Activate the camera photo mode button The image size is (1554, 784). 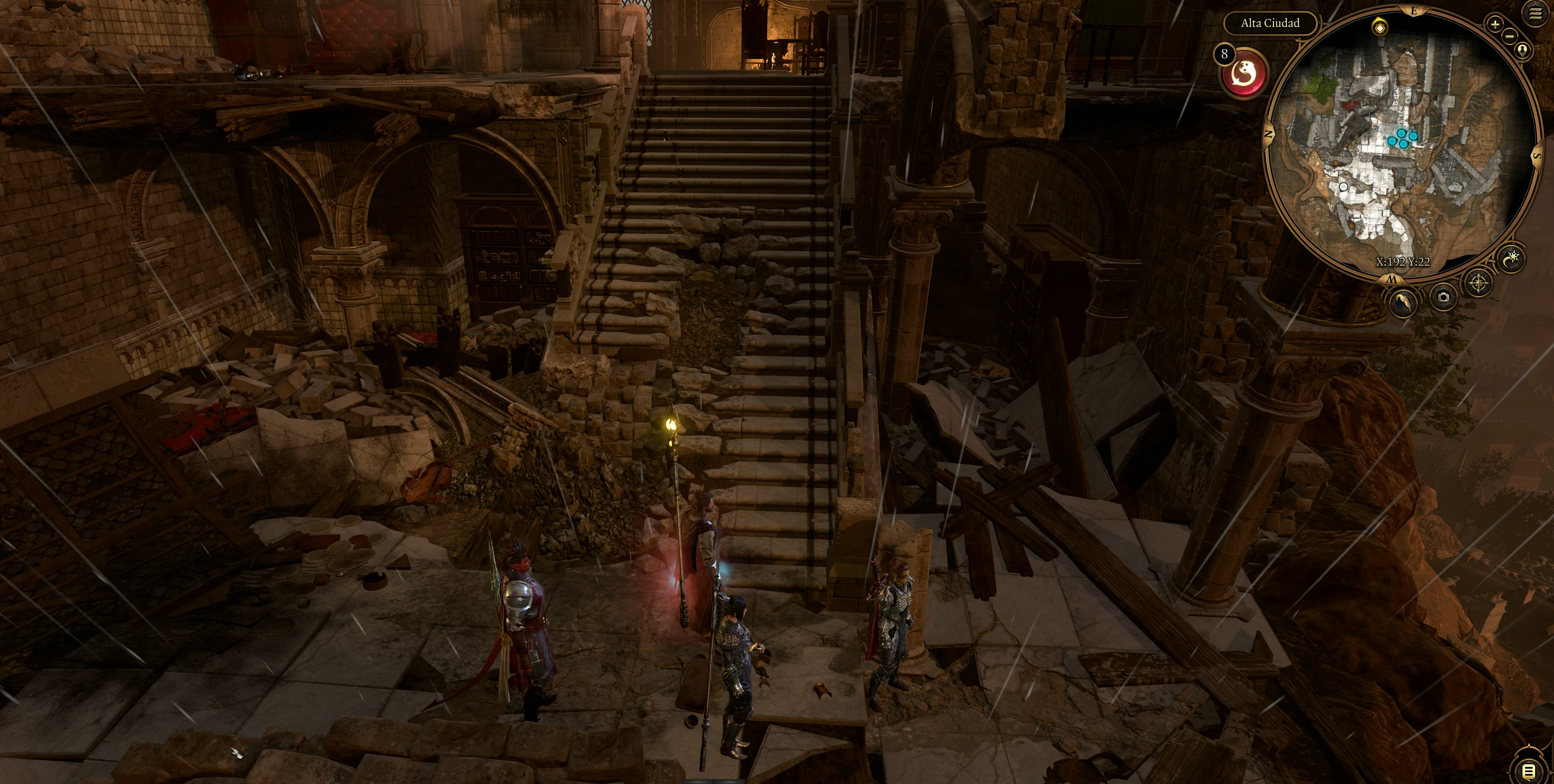pos(1443,297)
